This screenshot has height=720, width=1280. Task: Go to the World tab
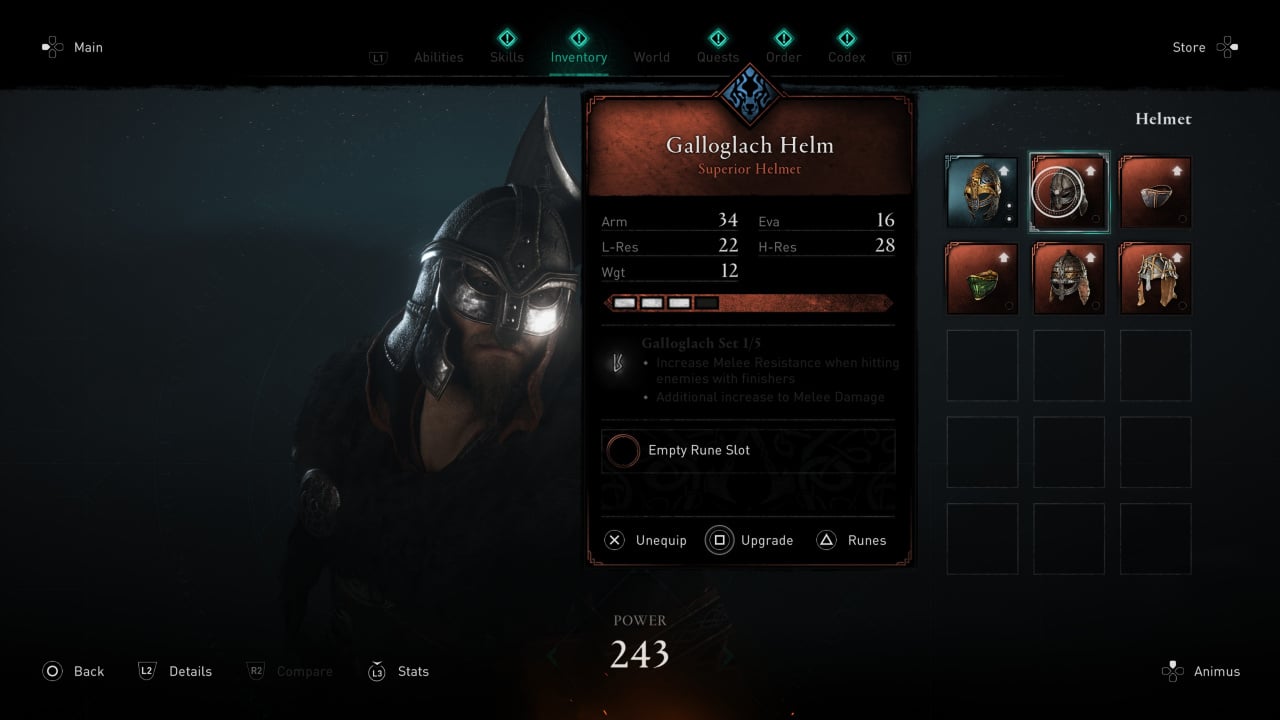[651, 57]
